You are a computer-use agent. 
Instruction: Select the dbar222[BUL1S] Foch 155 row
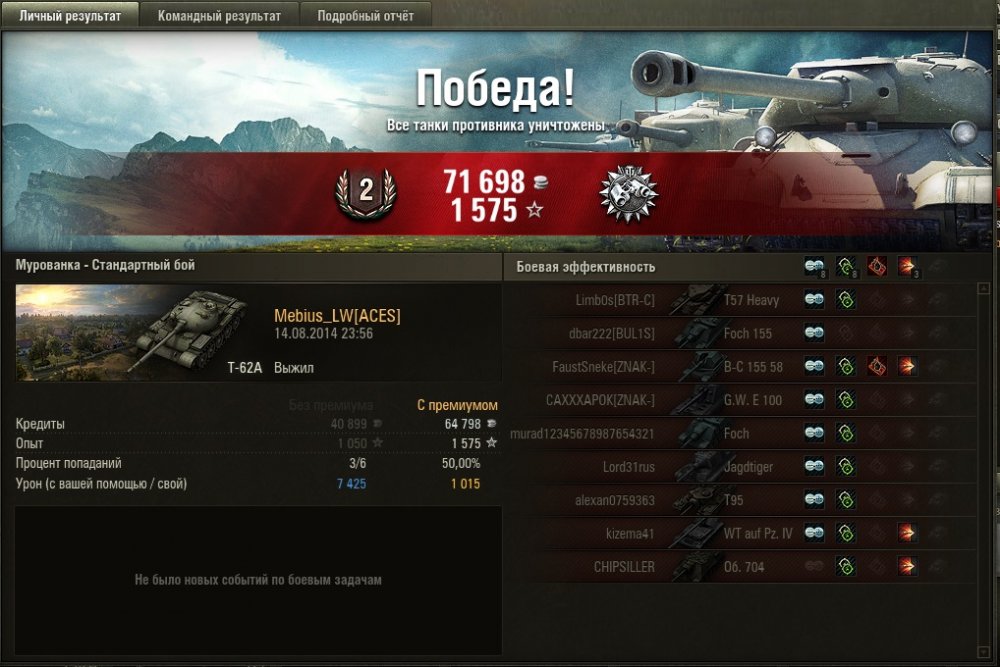click(738, 333)
